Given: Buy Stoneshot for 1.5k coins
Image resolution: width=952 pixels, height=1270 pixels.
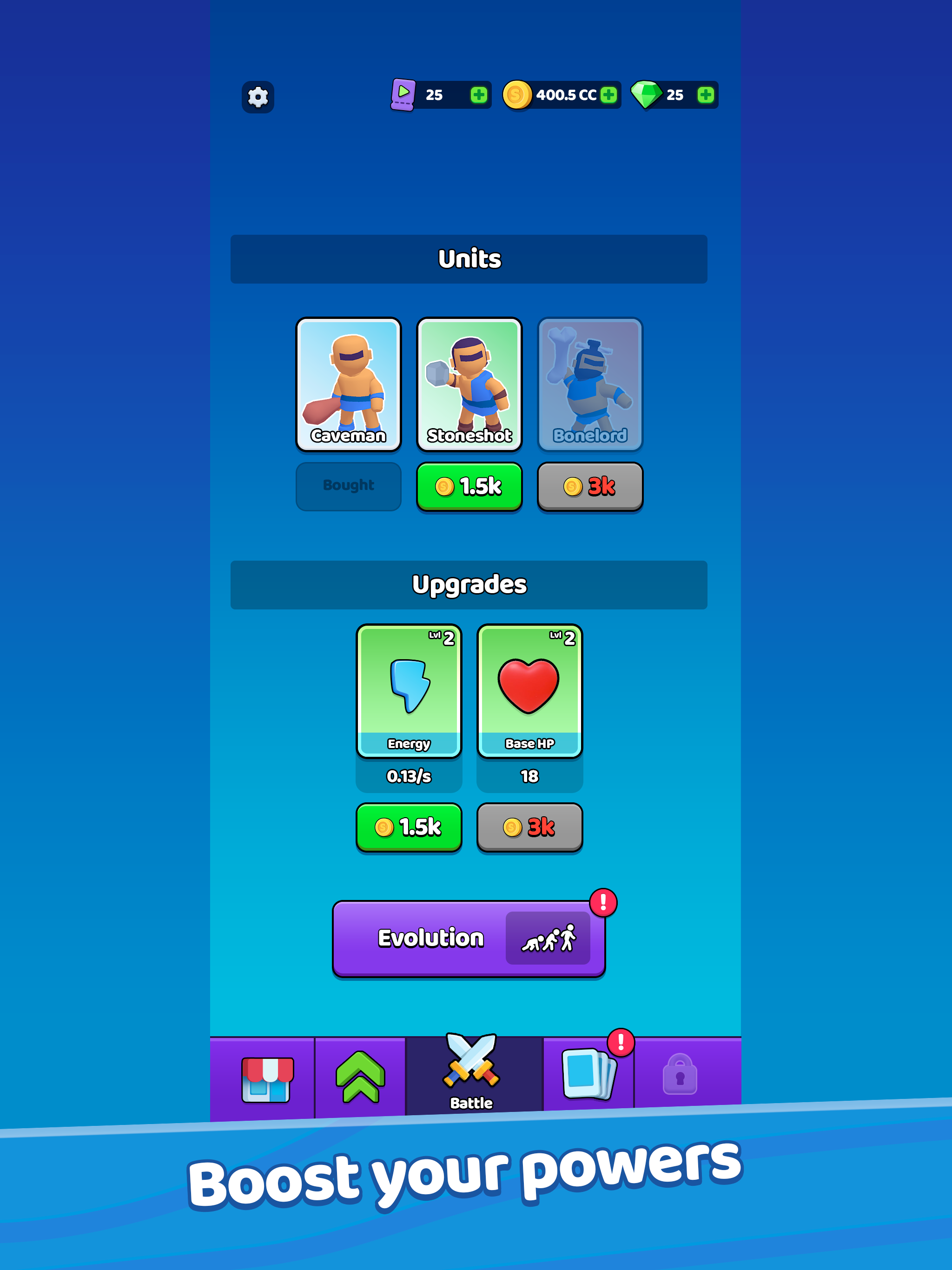Looking at the screenshot, I should [469, 486].
